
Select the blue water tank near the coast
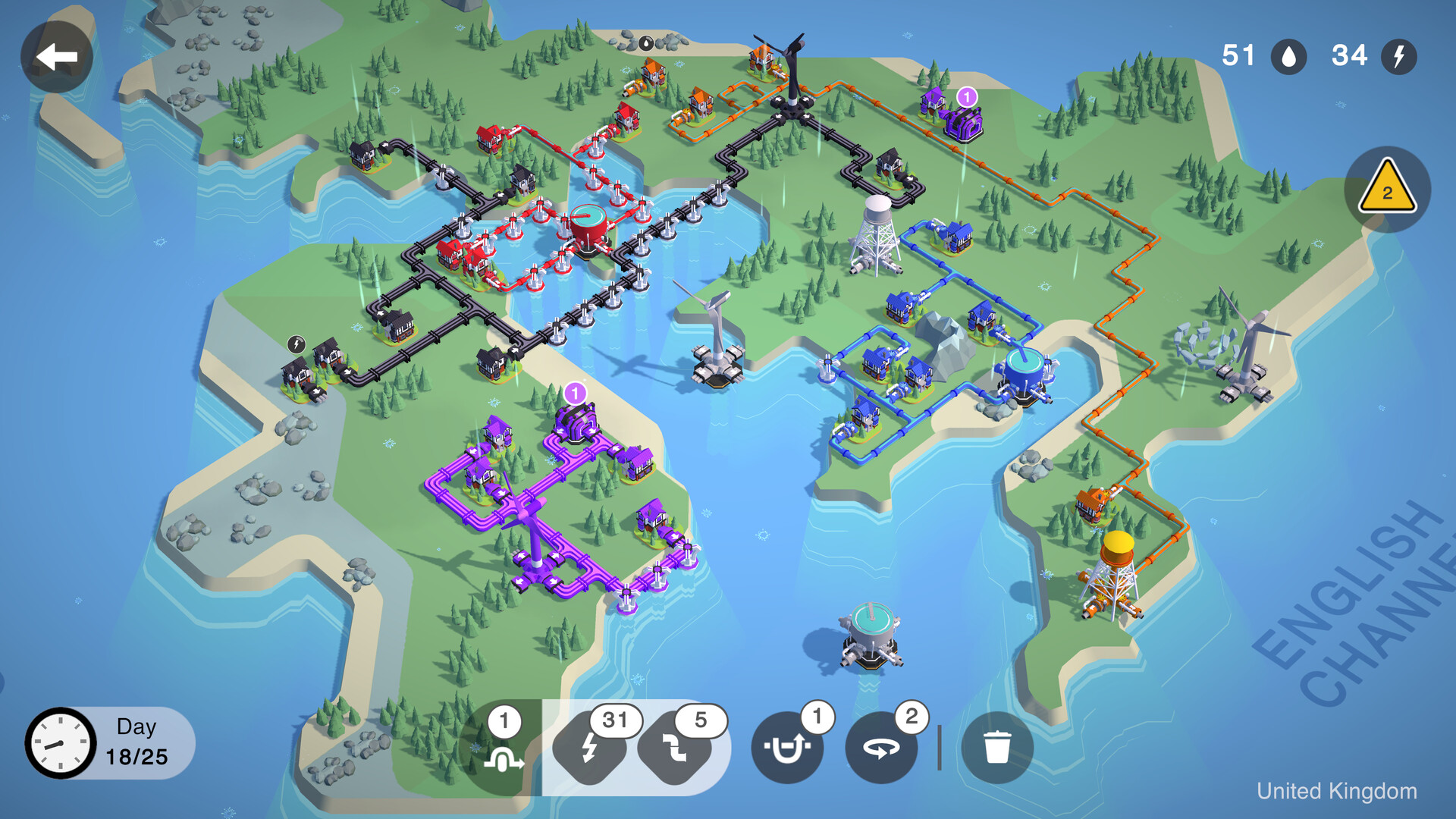[1025, 372]
